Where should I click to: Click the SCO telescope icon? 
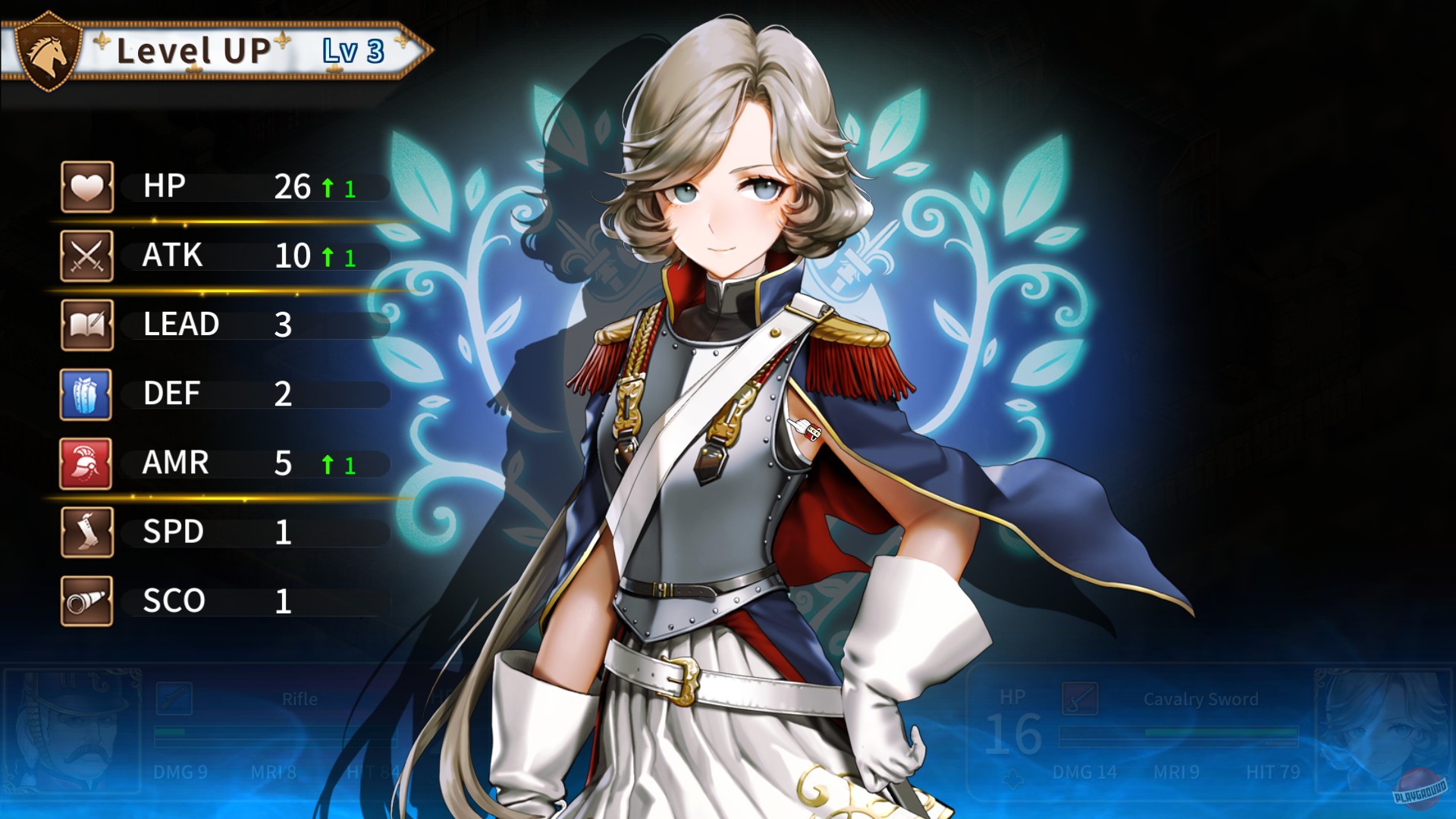click(x=86, y=600)
